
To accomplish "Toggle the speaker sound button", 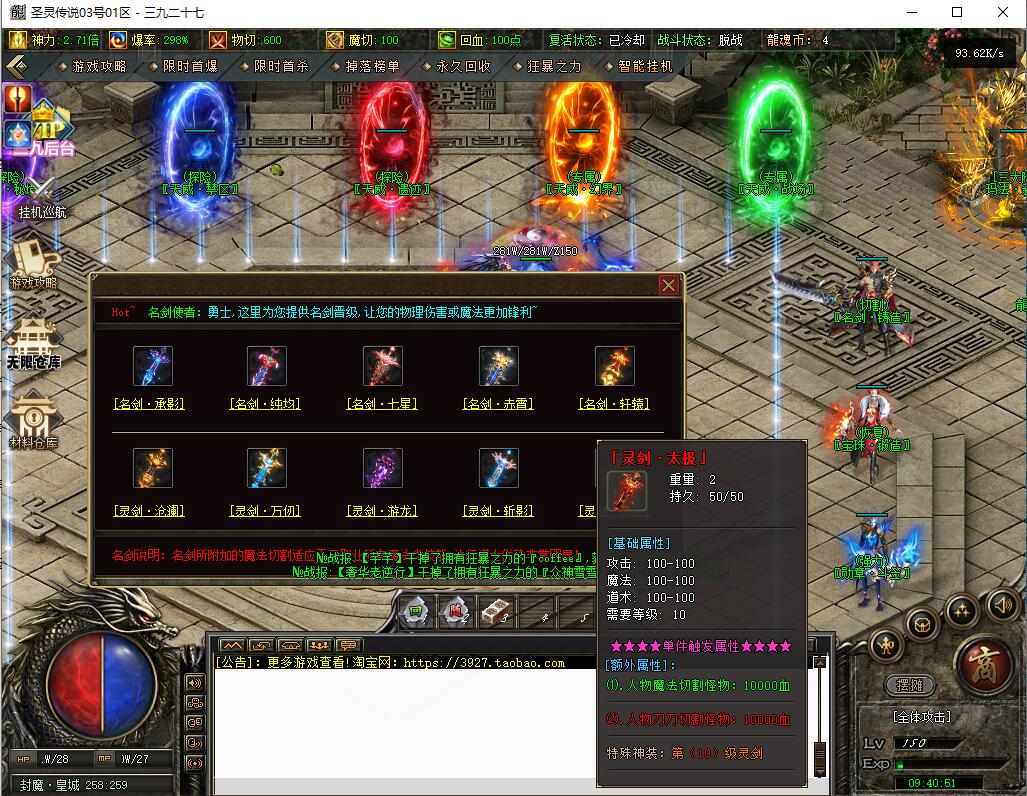I will click(x=1002, y=604).
